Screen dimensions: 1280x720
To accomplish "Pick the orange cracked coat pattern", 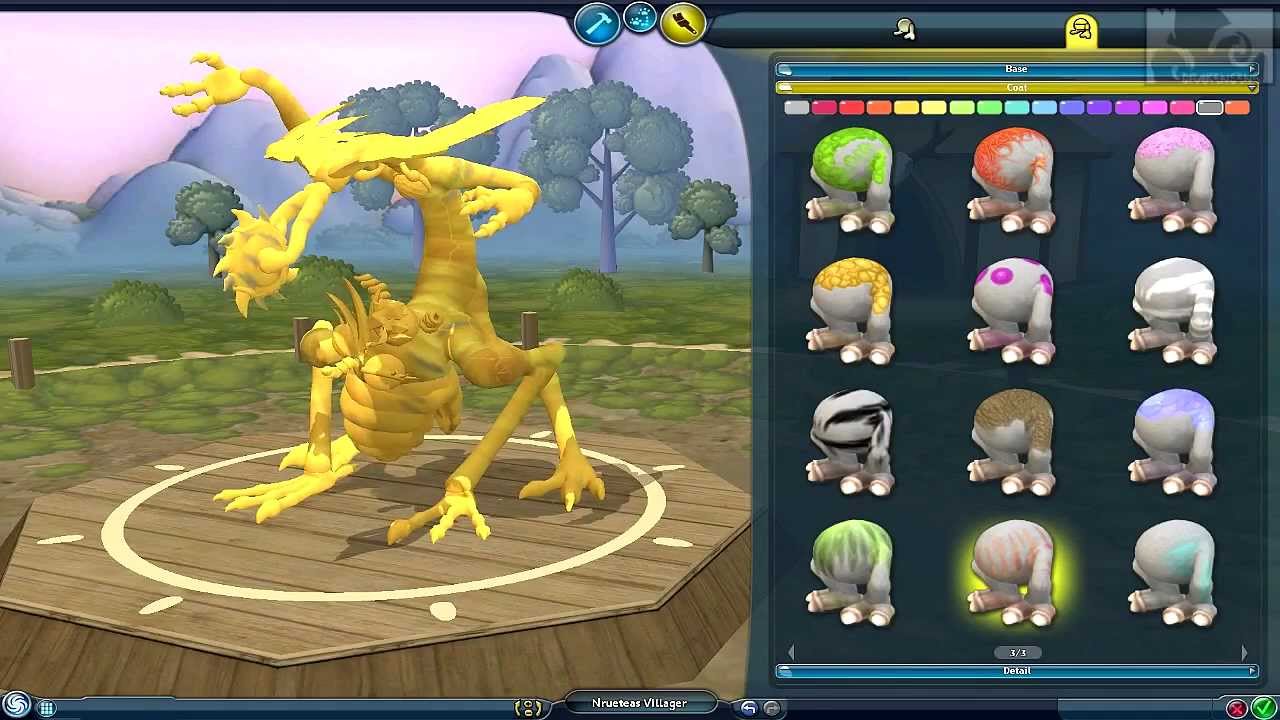I will pyautogui.click(x=1012, y=180).
